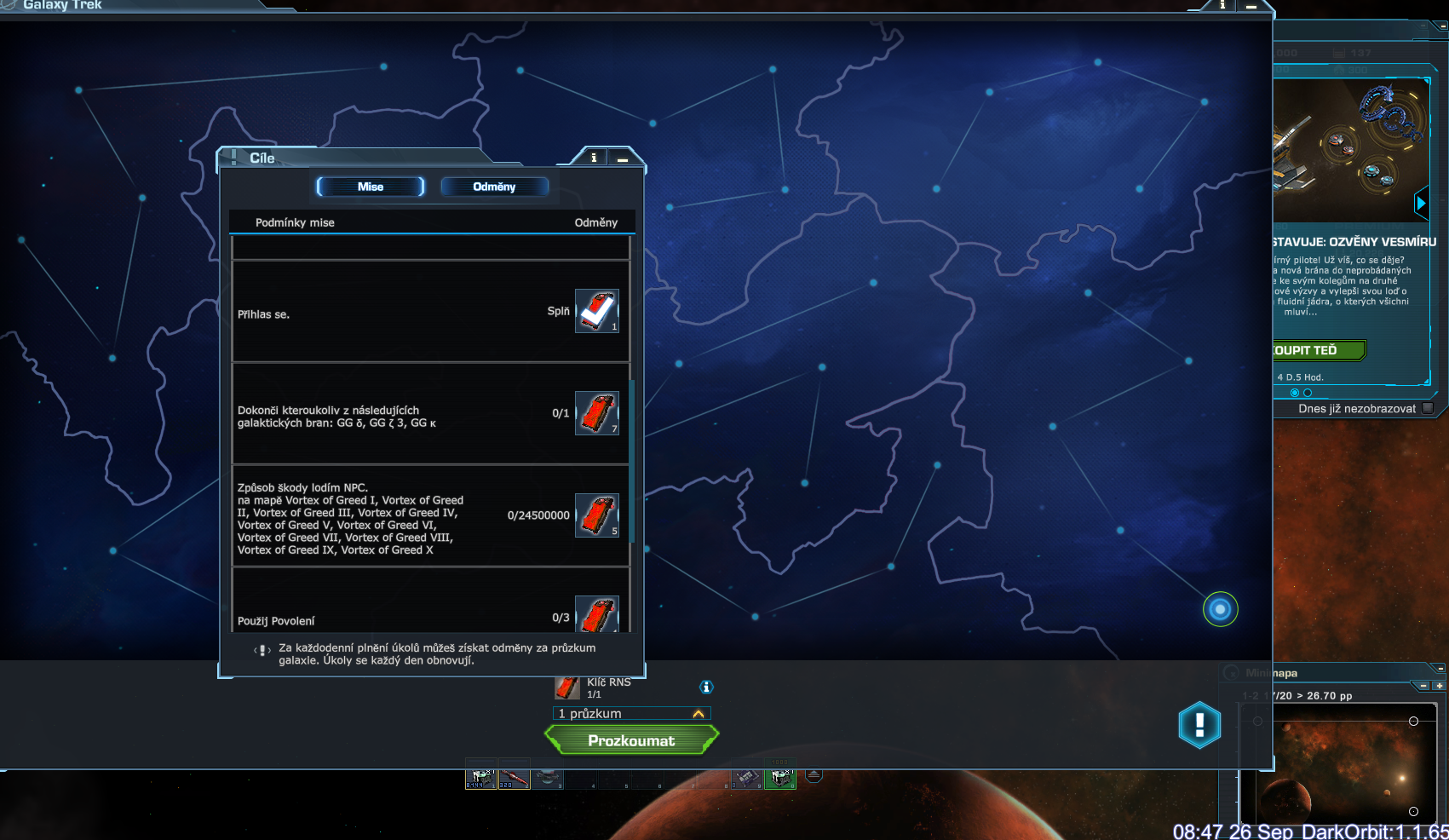Select the highlighted green hotbar slot 0

tap(779, 779)
